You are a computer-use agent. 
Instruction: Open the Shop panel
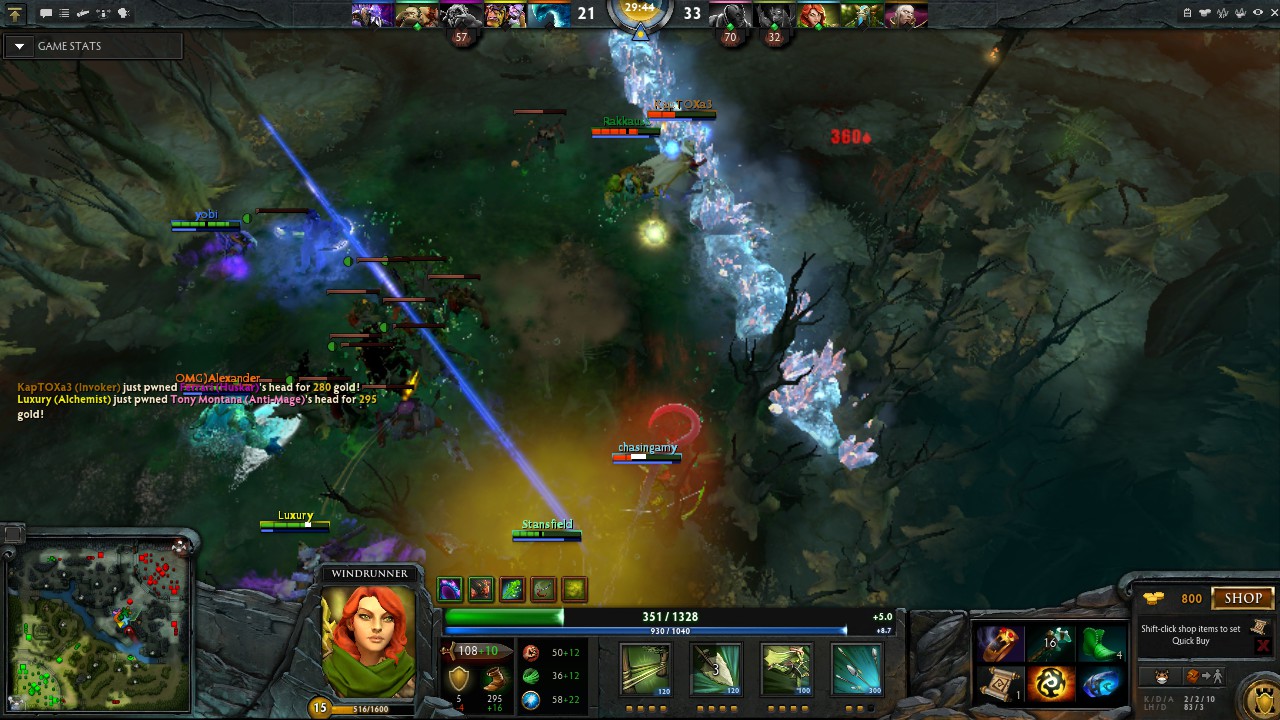tap(1243, 598)
